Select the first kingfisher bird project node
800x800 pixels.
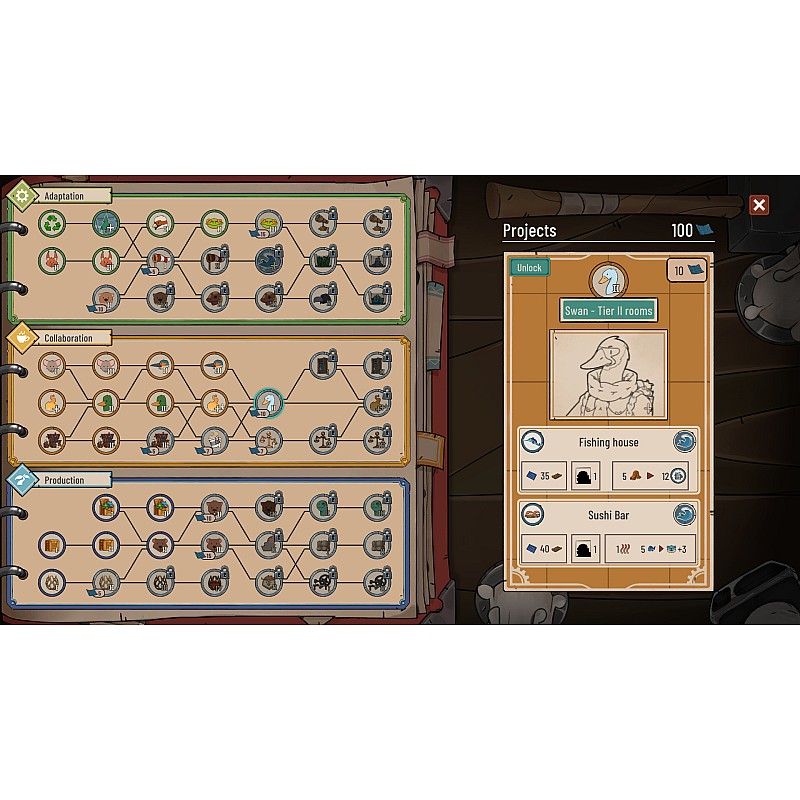(160, 365)
